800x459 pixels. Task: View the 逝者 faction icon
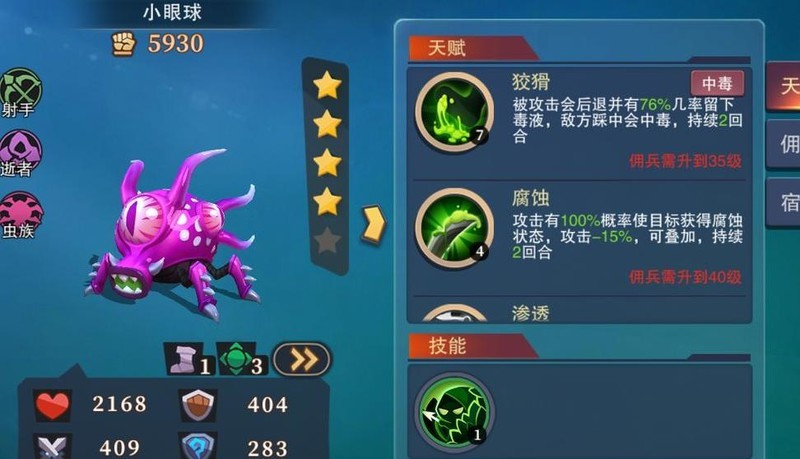20,150
